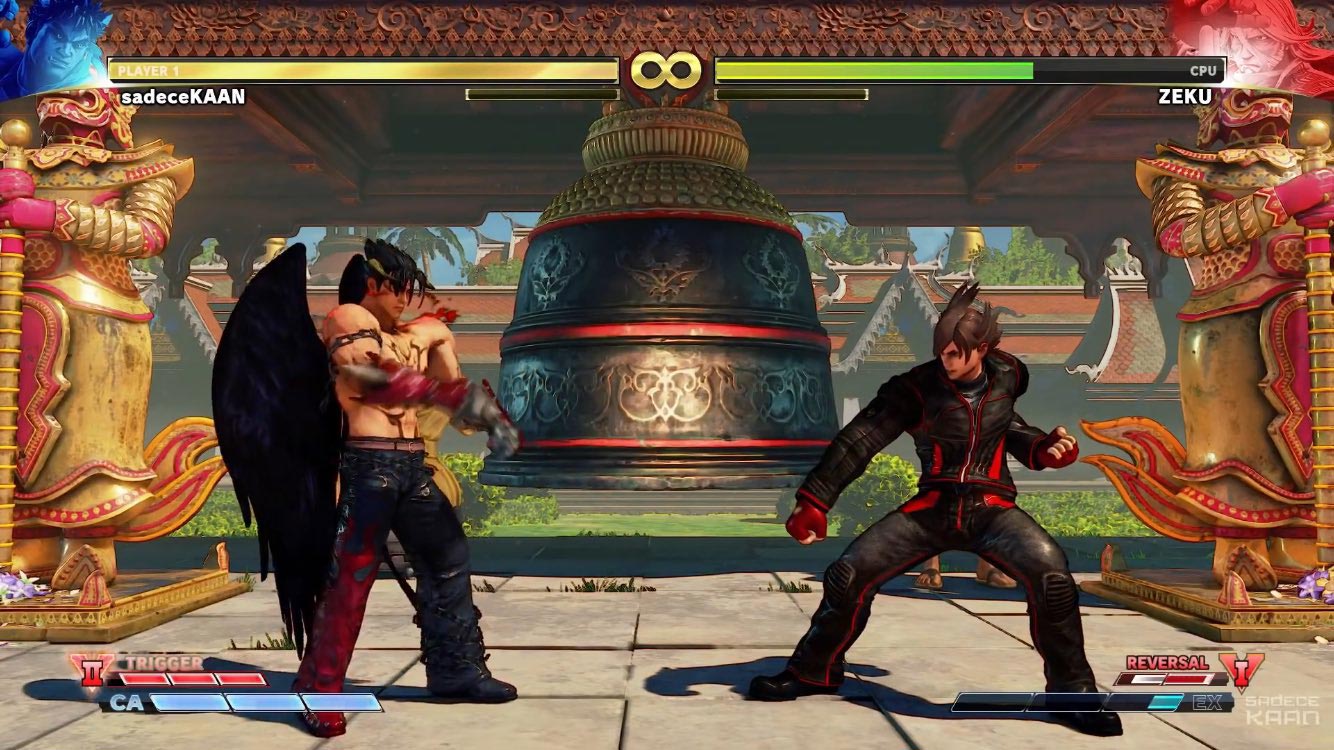Select the CPU label tab

1202,71
